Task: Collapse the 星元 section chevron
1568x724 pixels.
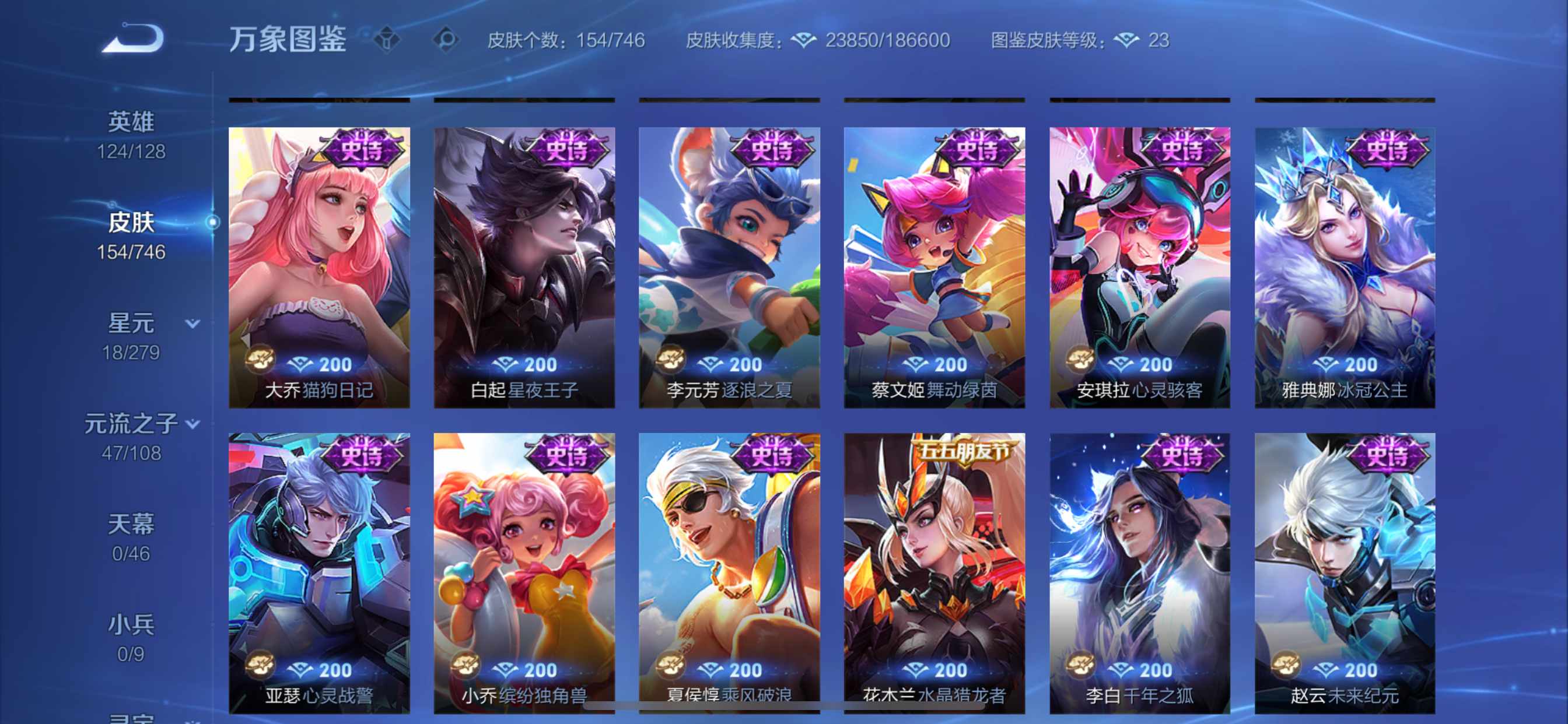Action: point(192,324)
